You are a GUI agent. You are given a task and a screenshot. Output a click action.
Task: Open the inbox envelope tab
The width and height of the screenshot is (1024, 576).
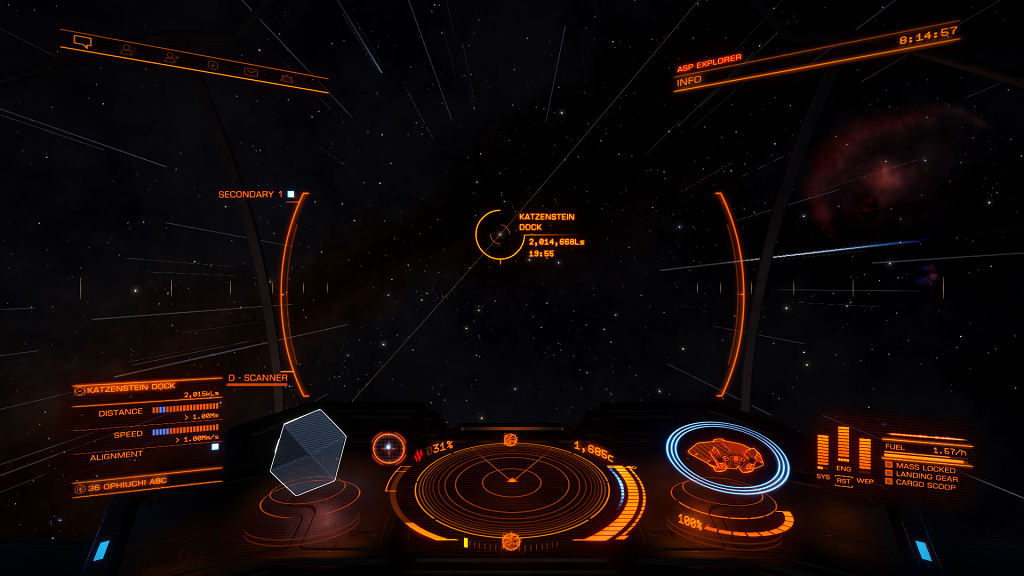point(251,71)
